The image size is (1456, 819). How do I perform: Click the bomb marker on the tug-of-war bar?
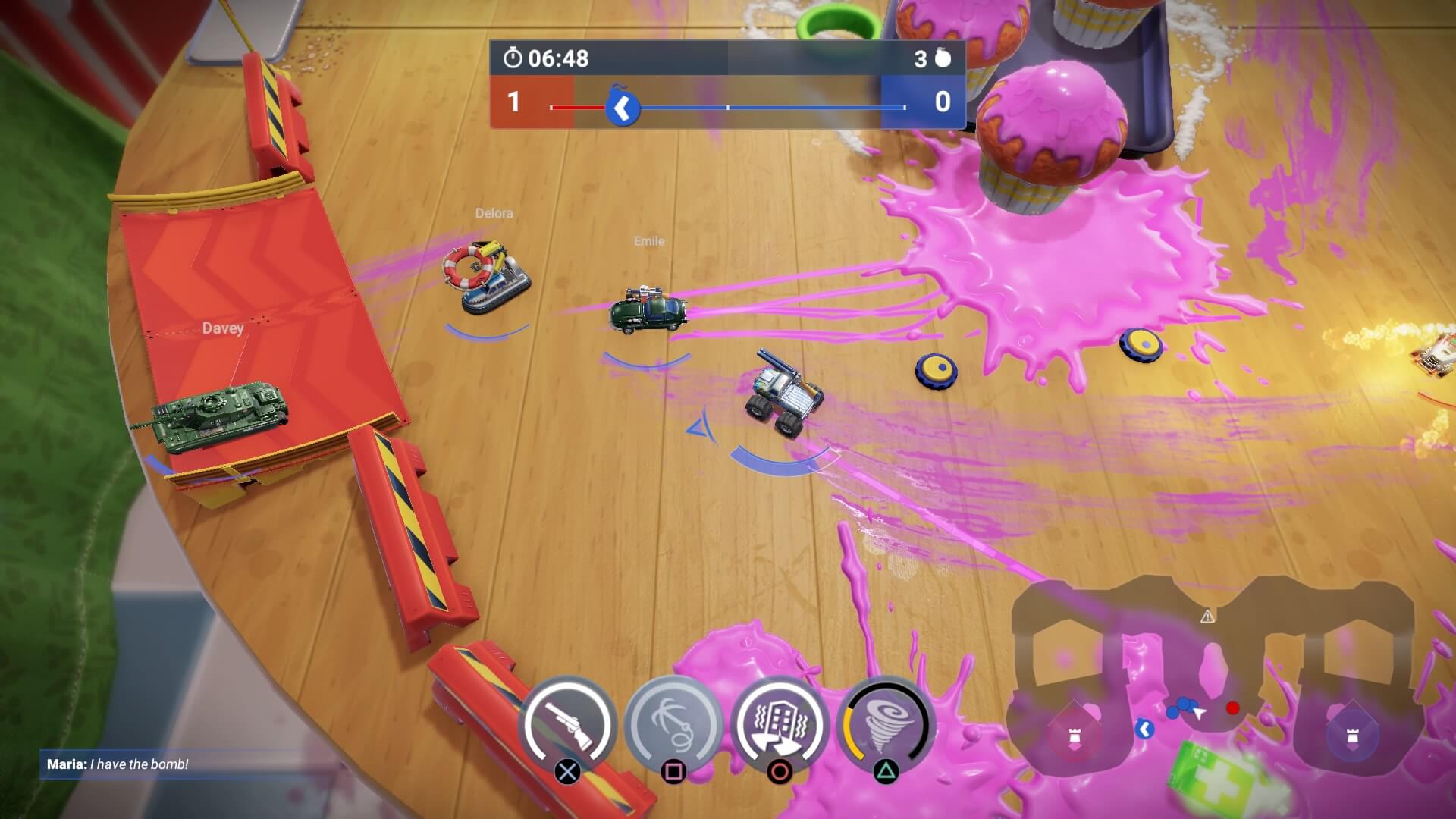pyautogui.click(x=622, y=108)
